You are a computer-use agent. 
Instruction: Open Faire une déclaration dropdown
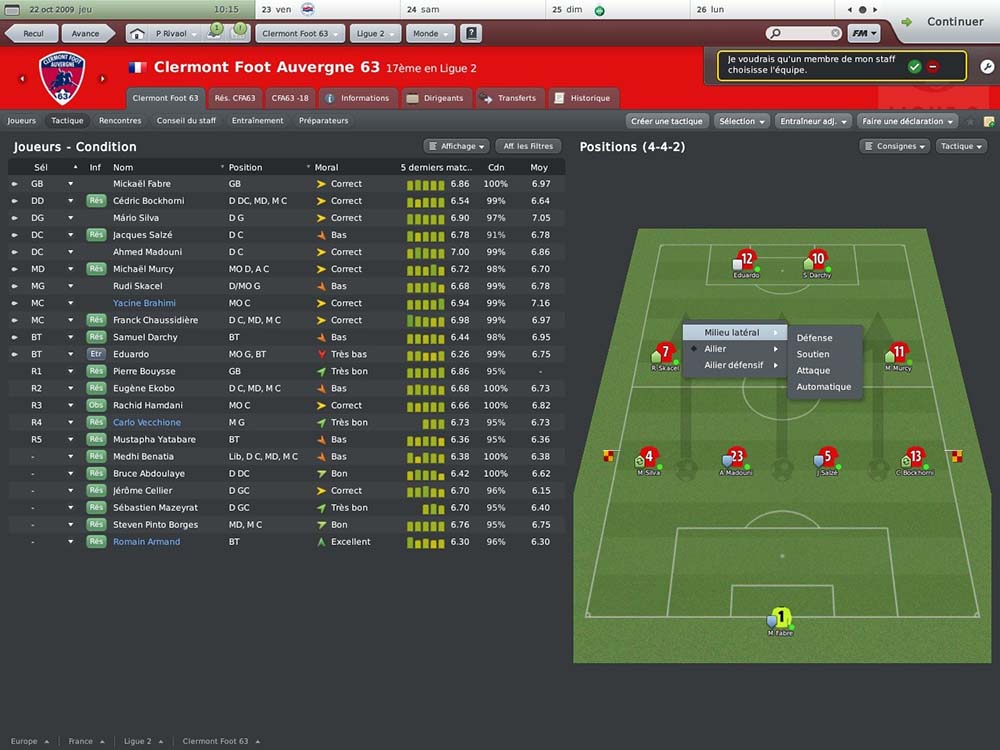907,121
